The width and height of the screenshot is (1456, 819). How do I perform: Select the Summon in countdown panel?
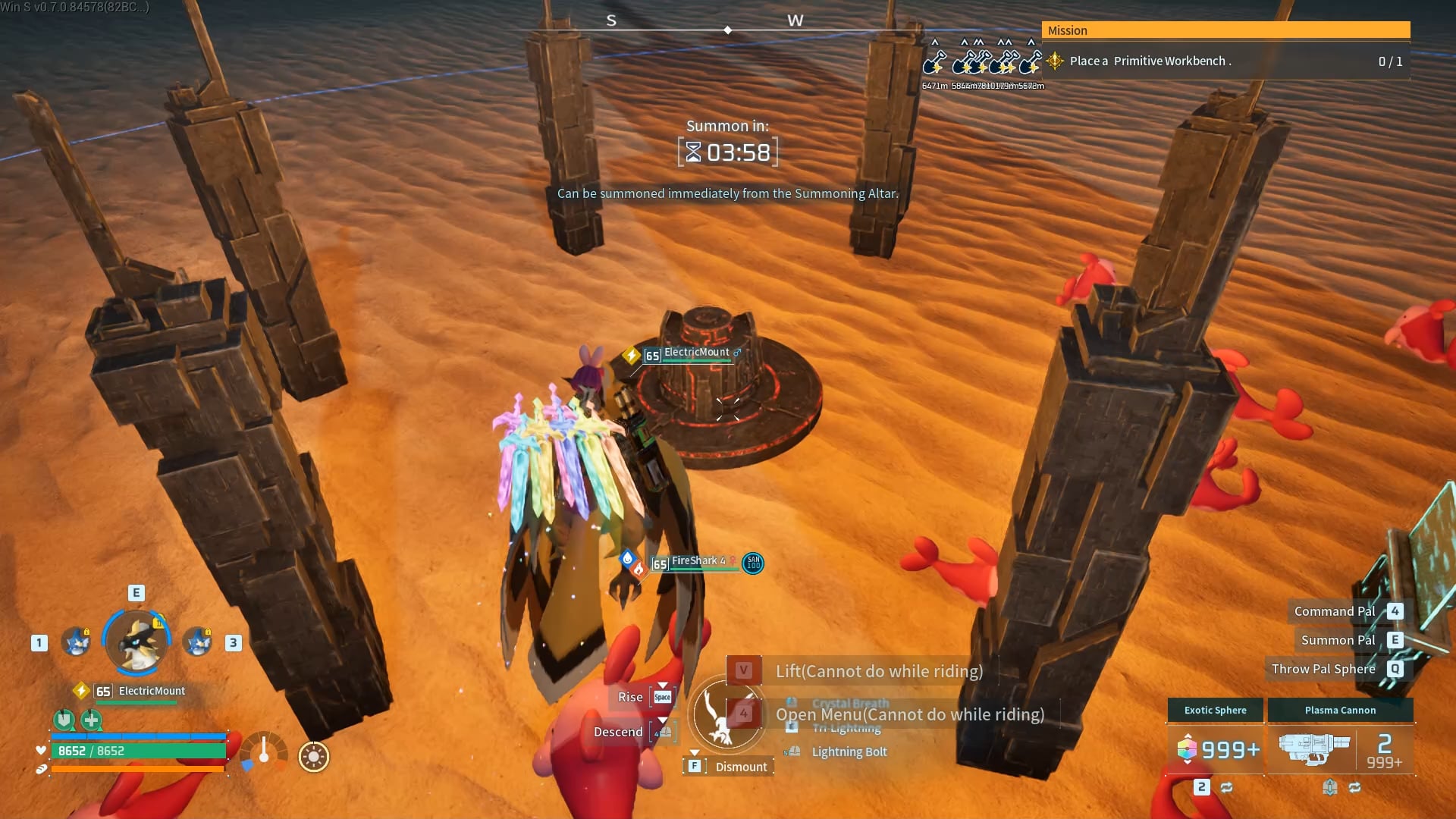coord(727,152)
